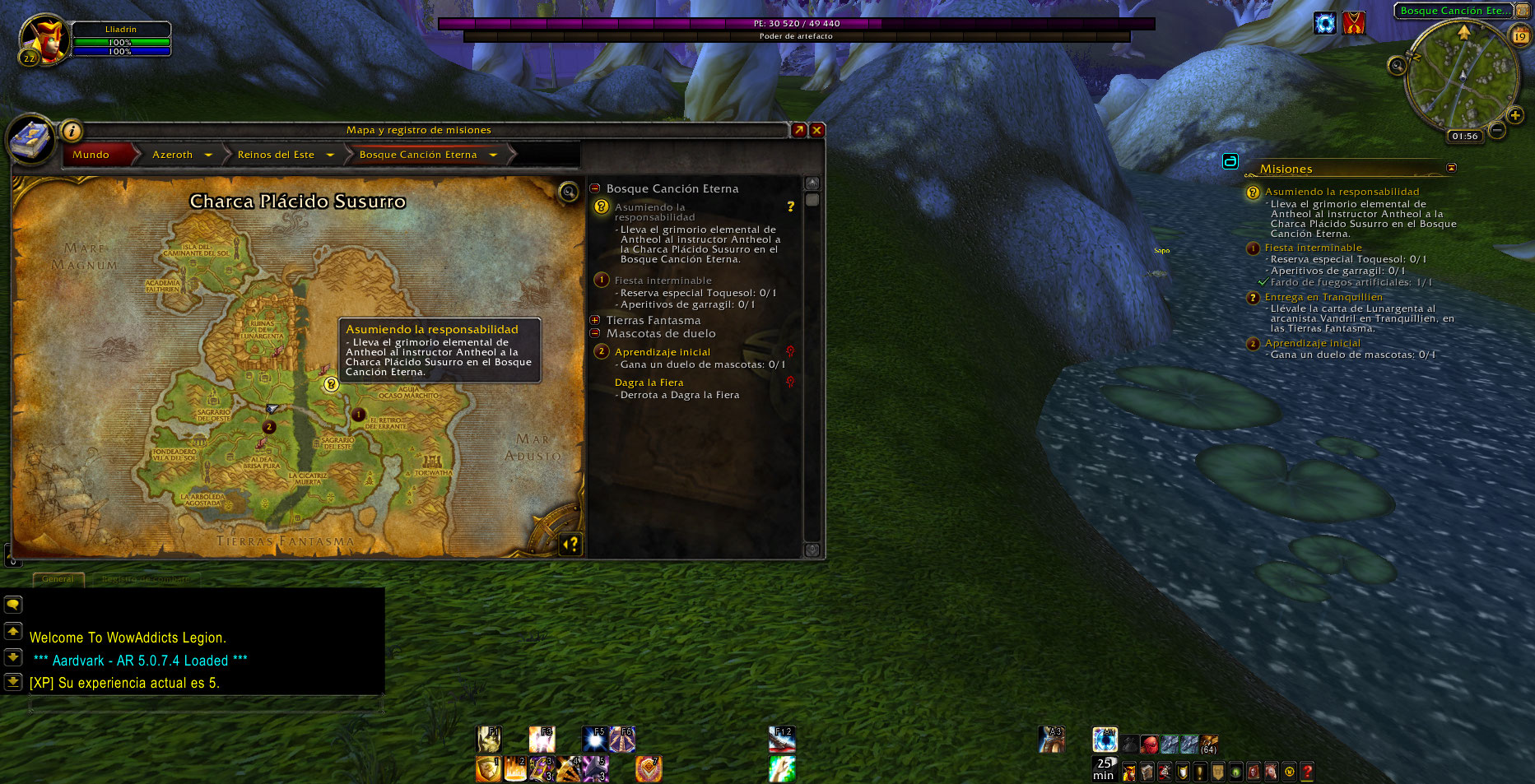Click the map's magnifying glass button
Viewport: 1535px width, 784px height.
pos(568,193)
